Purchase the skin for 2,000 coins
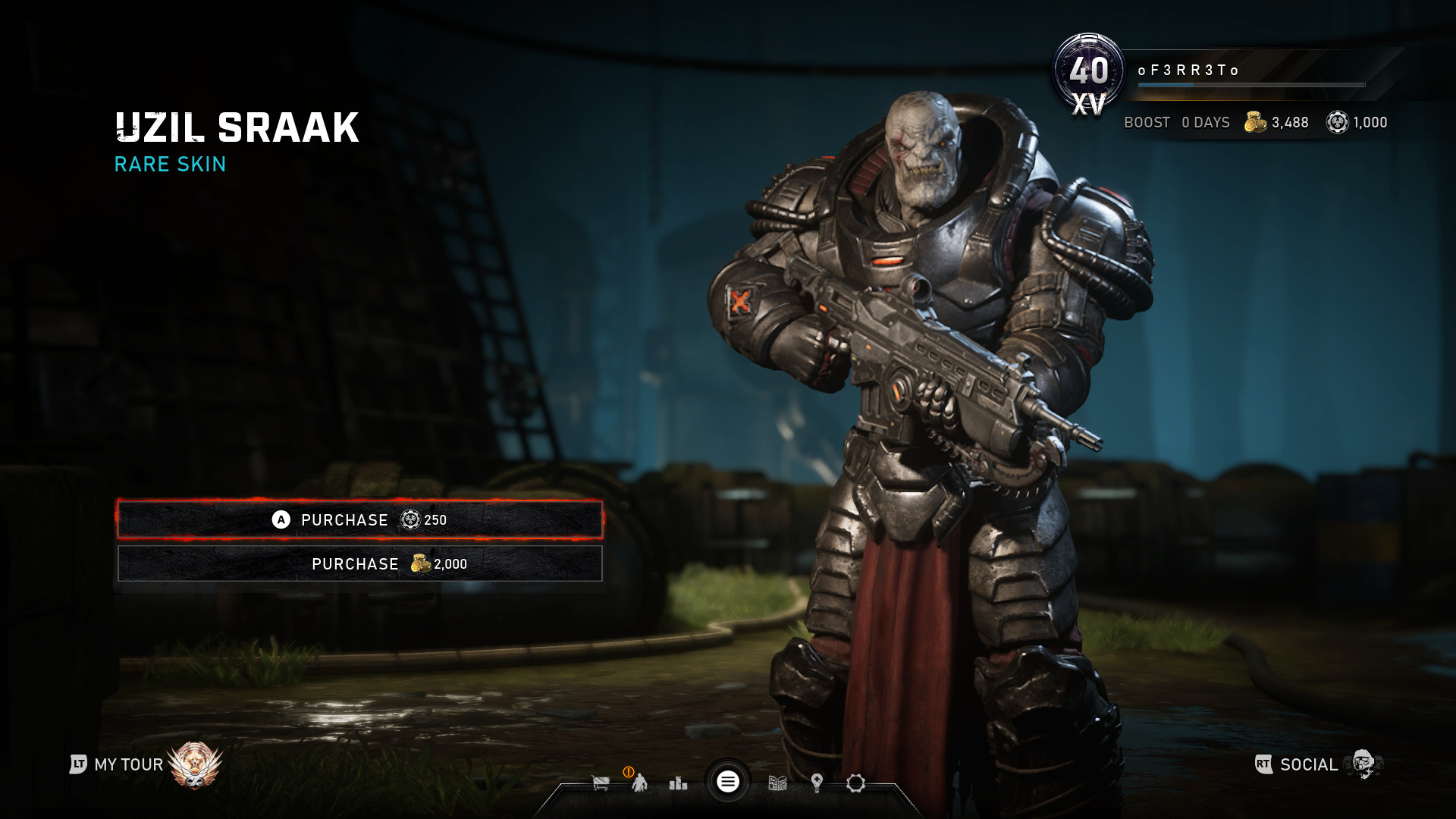 tap(359, 563)
